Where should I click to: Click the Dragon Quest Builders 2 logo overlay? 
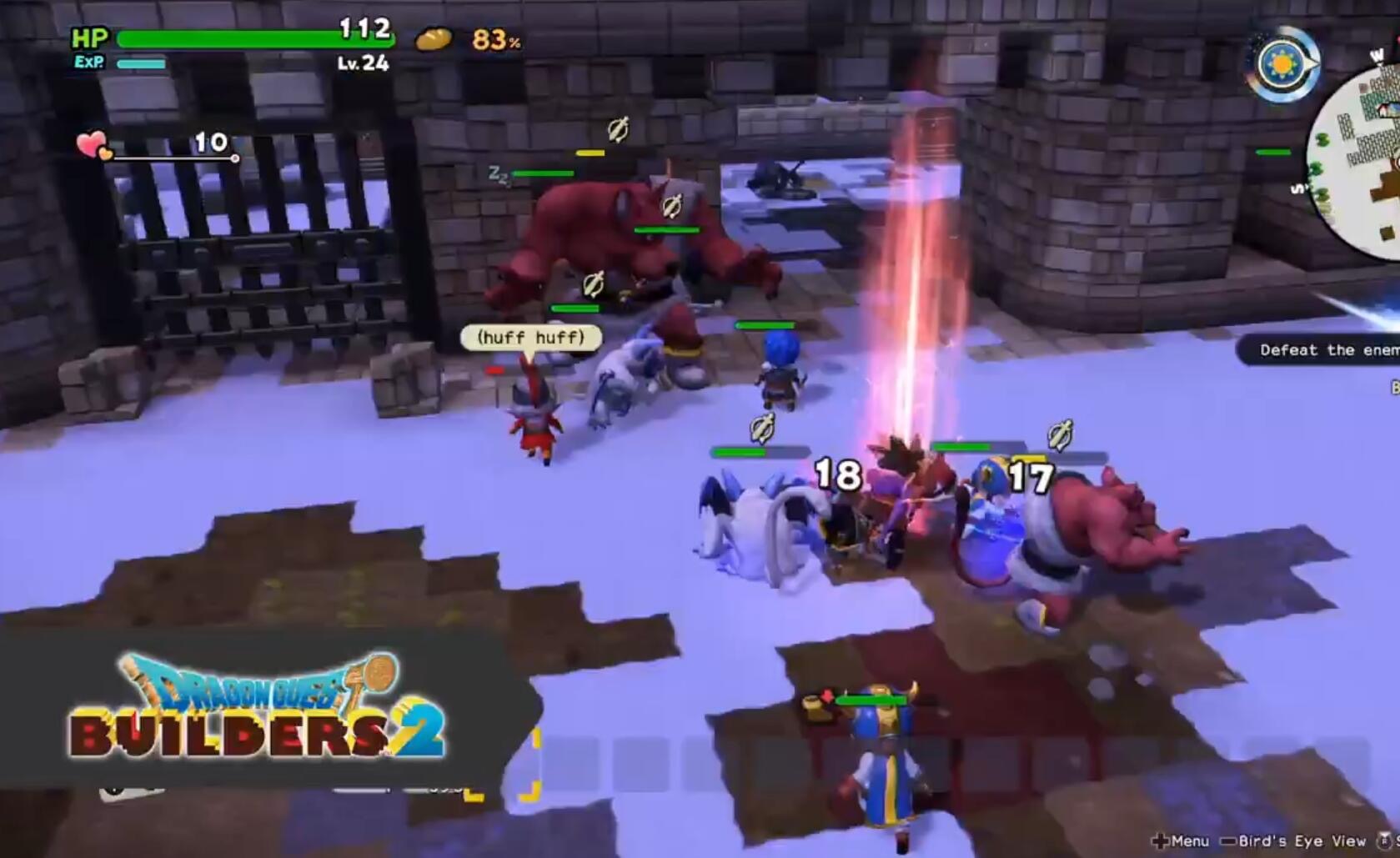click(x=255, y=707)
